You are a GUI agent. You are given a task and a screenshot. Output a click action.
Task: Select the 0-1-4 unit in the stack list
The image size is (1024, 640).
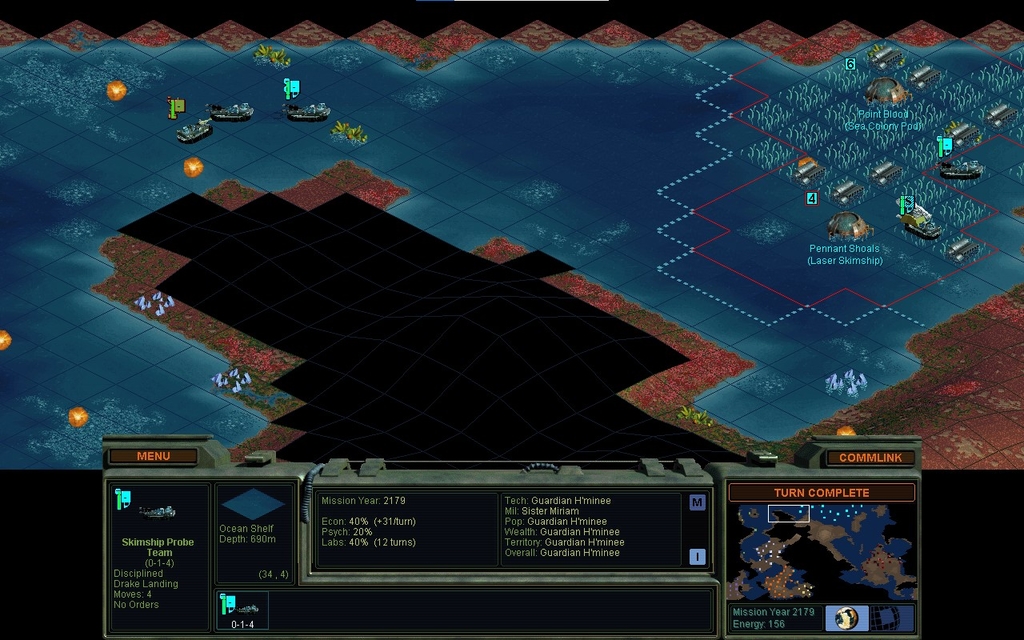click(242, 610)
